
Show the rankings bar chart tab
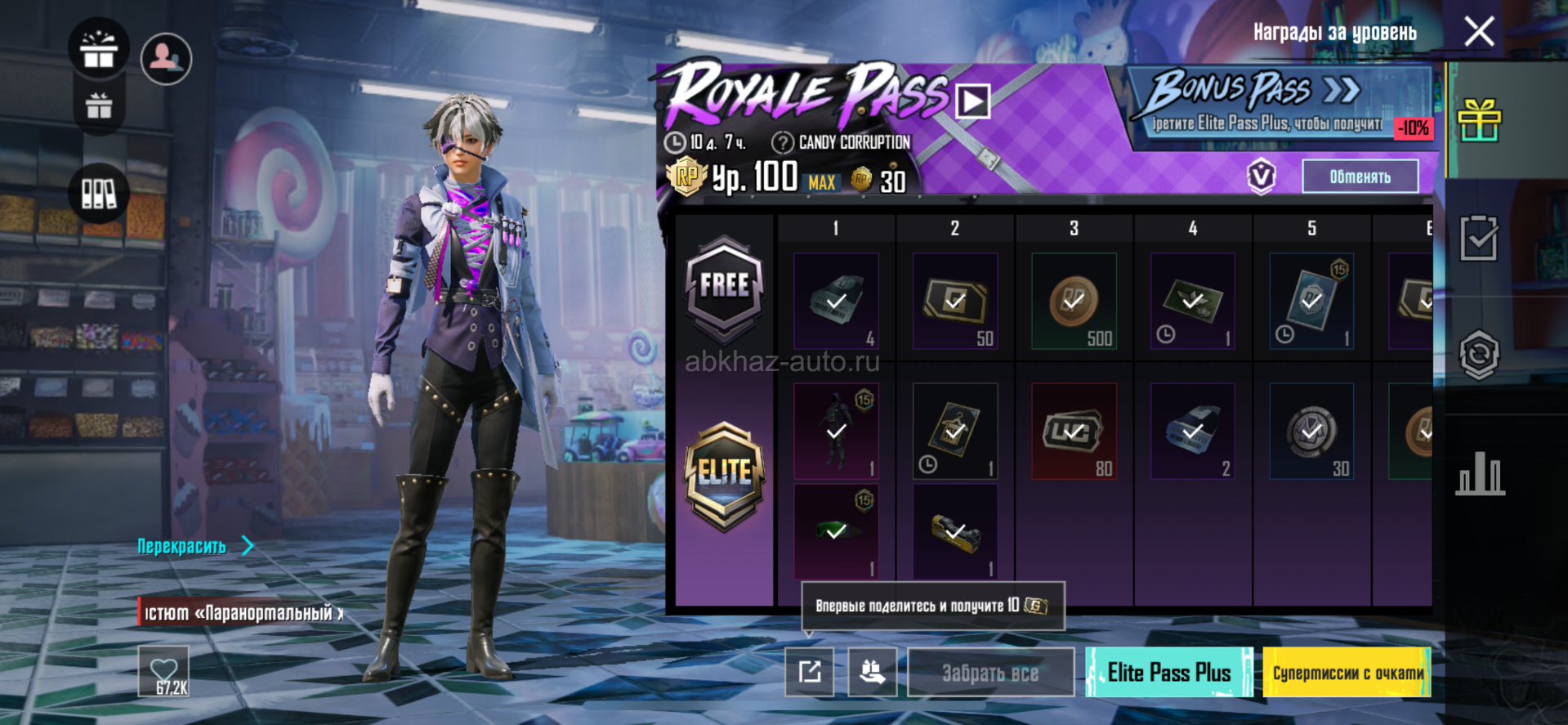(1479, 472)
